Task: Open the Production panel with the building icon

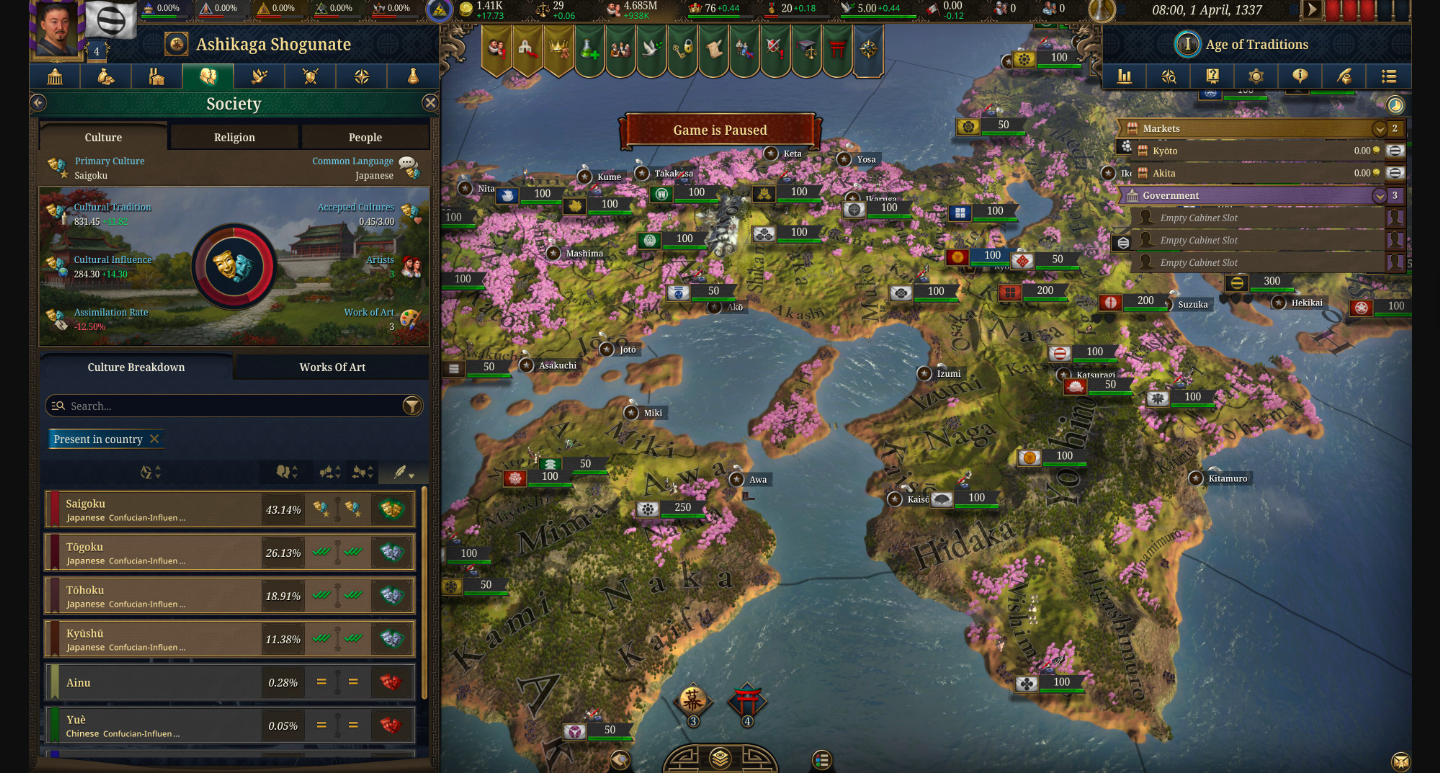Action: pyautogui.click(x=158, y=76)
